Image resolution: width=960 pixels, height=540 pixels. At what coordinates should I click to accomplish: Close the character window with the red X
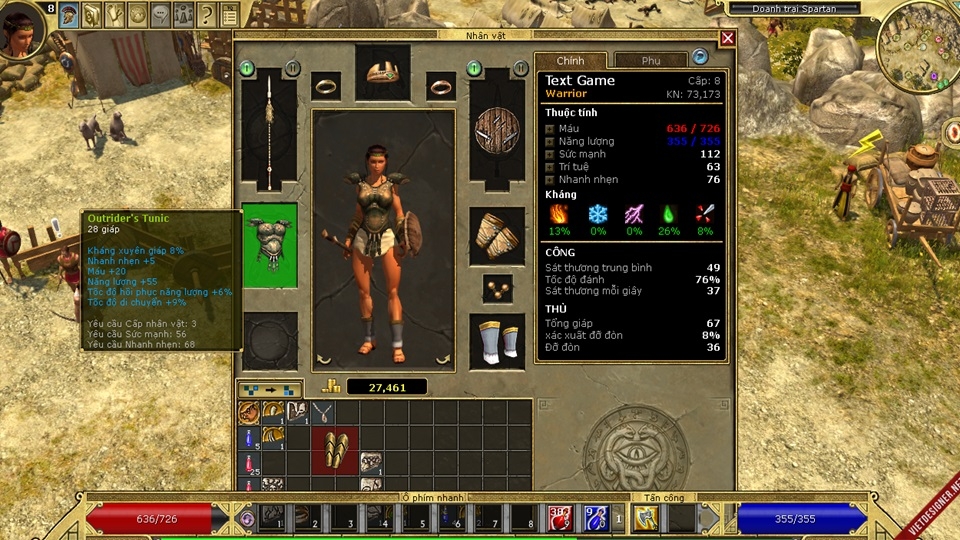tap(728, 38)
